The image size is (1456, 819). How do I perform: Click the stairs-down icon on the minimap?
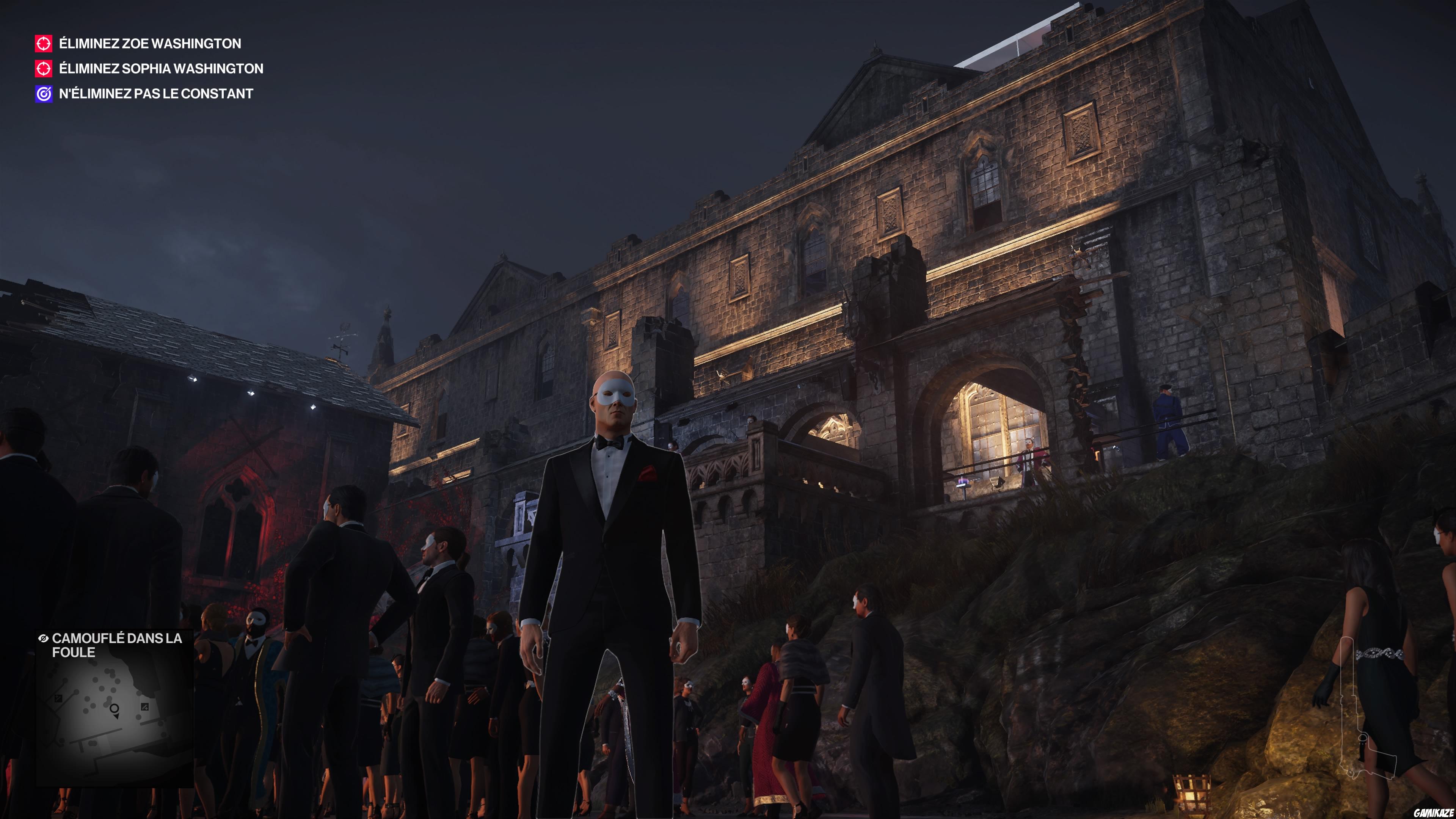pos(145,708)
